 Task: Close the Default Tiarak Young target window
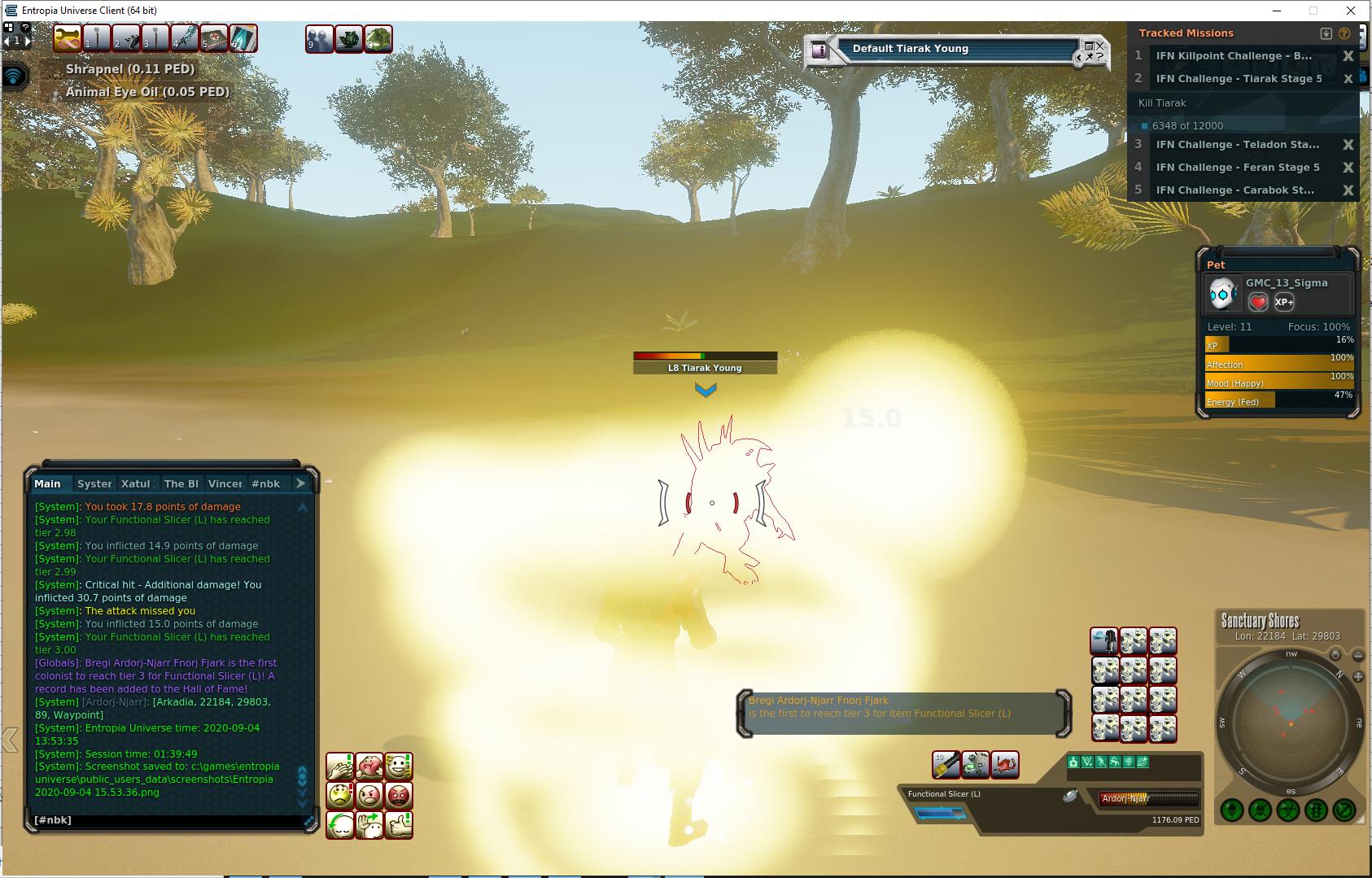point(1100,46)
